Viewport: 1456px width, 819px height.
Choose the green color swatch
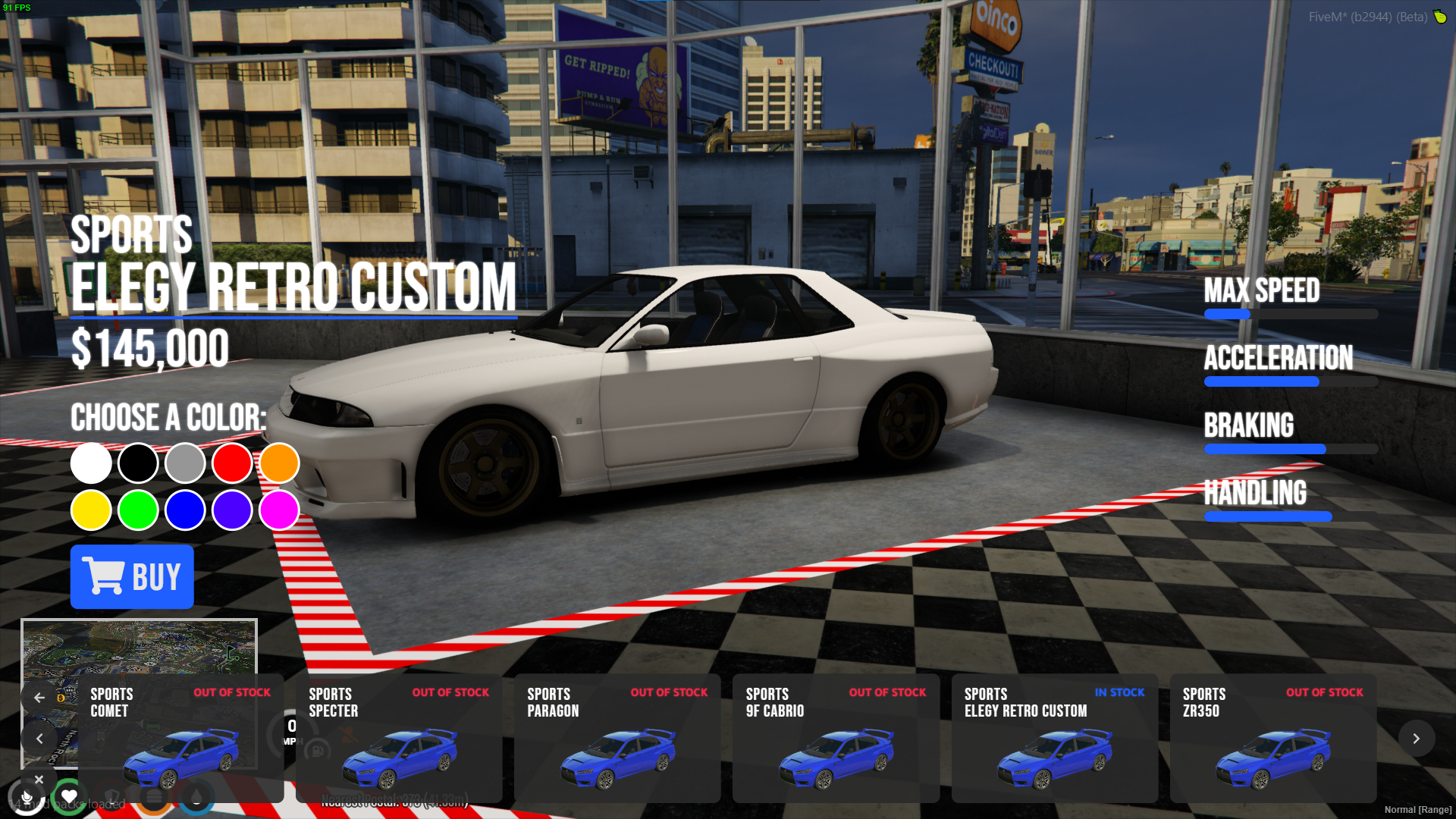(138, 510)
